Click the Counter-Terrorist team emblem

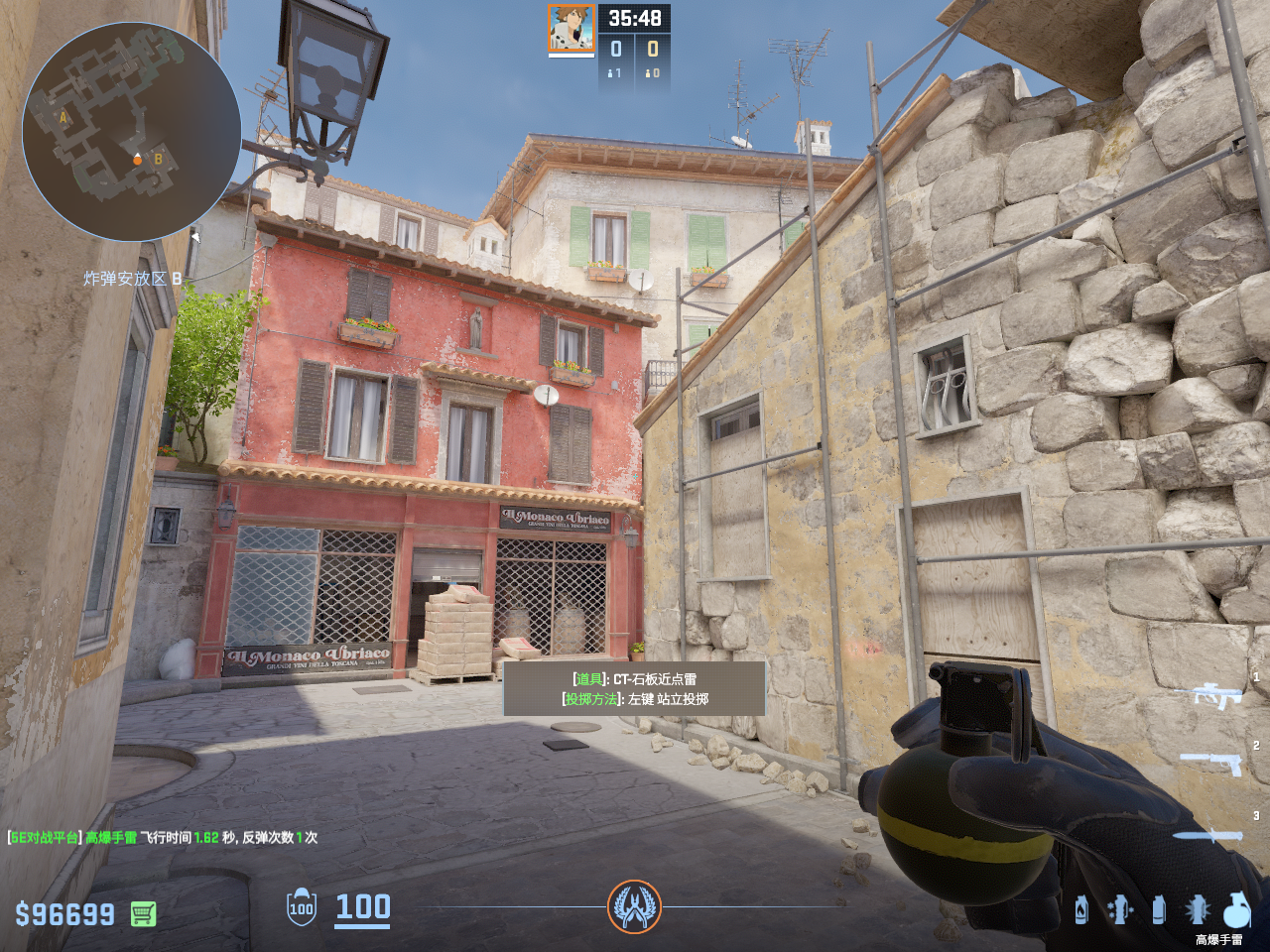tap(634, 906)
